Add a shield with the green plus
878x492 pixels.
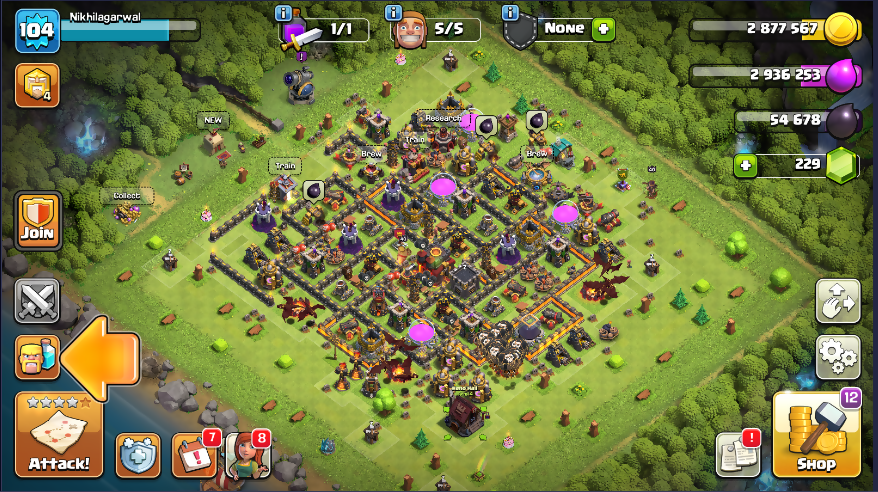[x=603, y=29]
